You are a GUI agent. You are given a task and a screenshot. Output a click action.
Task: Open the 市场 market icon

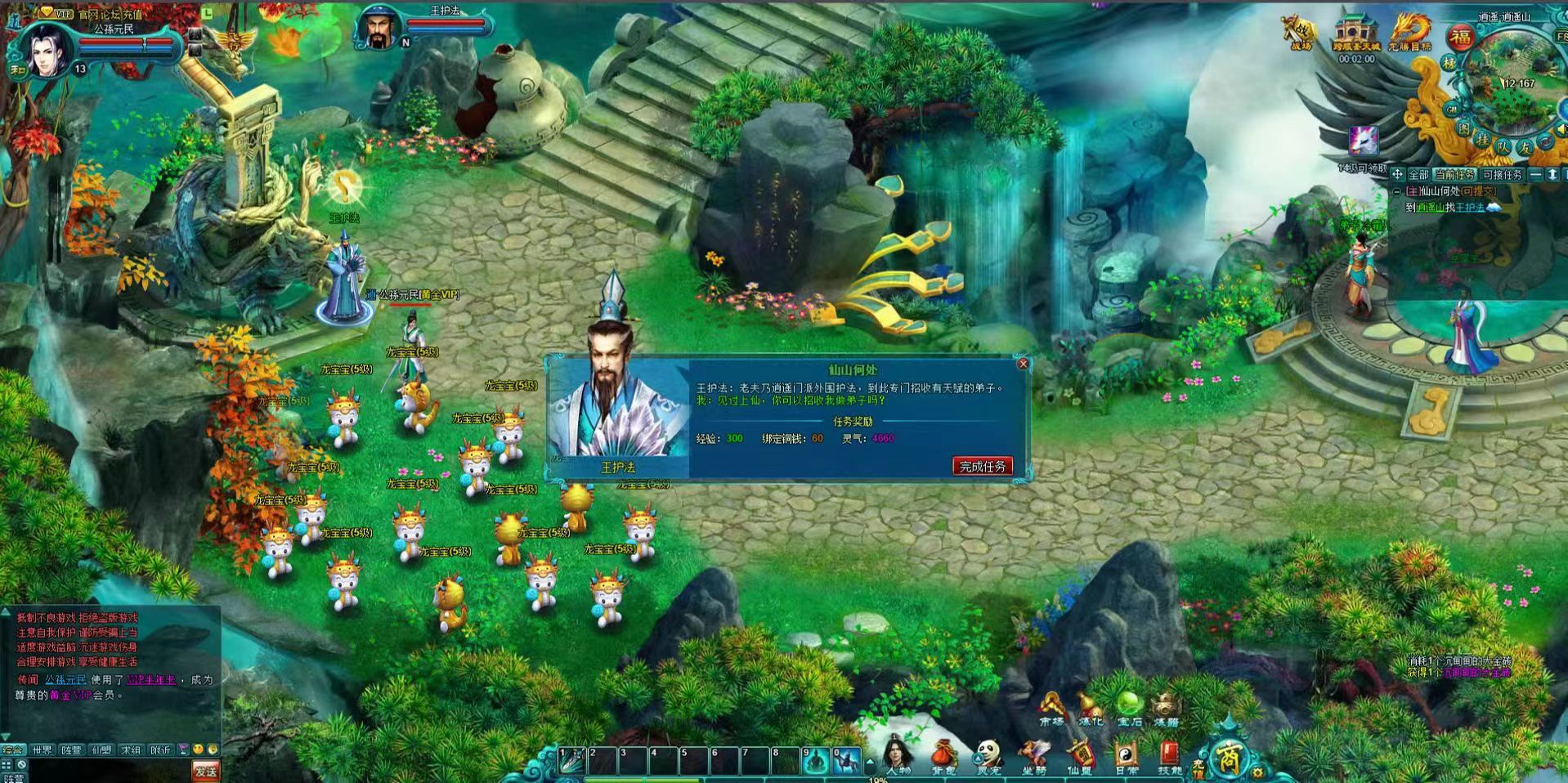point(1051,708)
